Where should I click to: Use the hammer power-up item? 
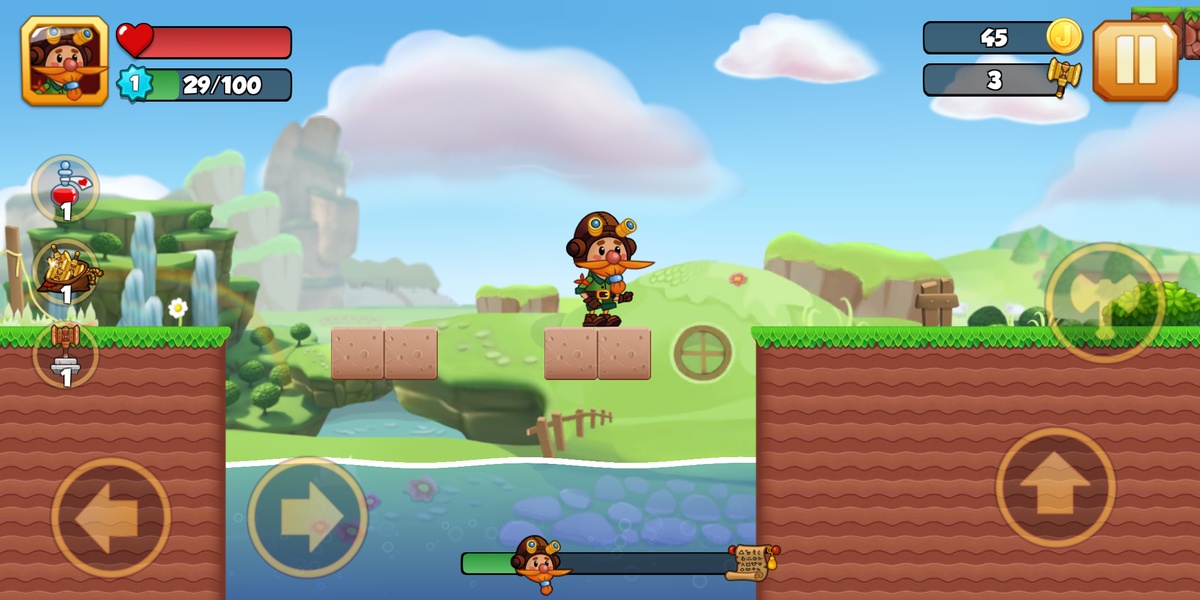pos(66,354)
